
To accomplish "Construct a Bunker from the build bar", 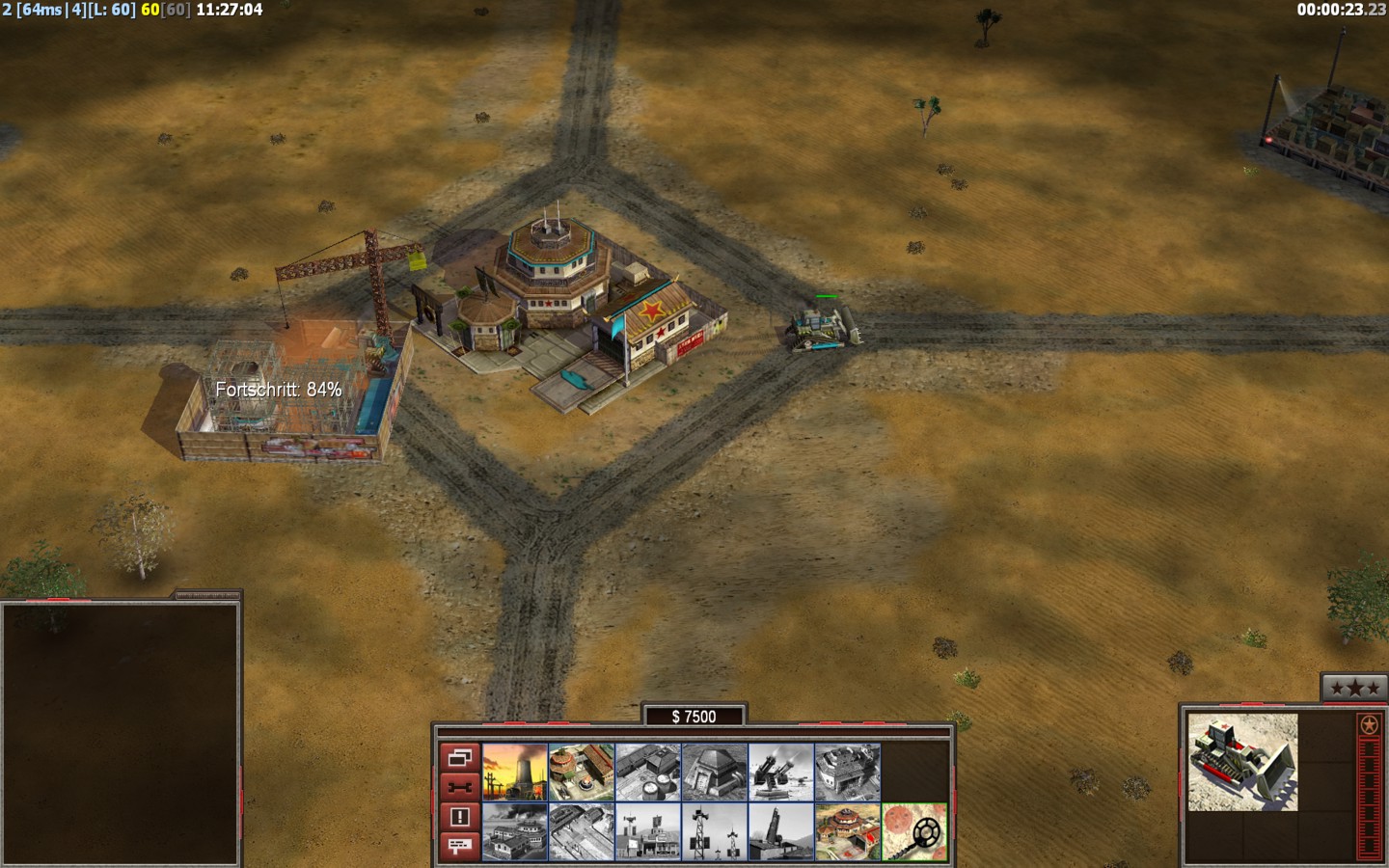I will pyautogui.click(x=715, y=772).
